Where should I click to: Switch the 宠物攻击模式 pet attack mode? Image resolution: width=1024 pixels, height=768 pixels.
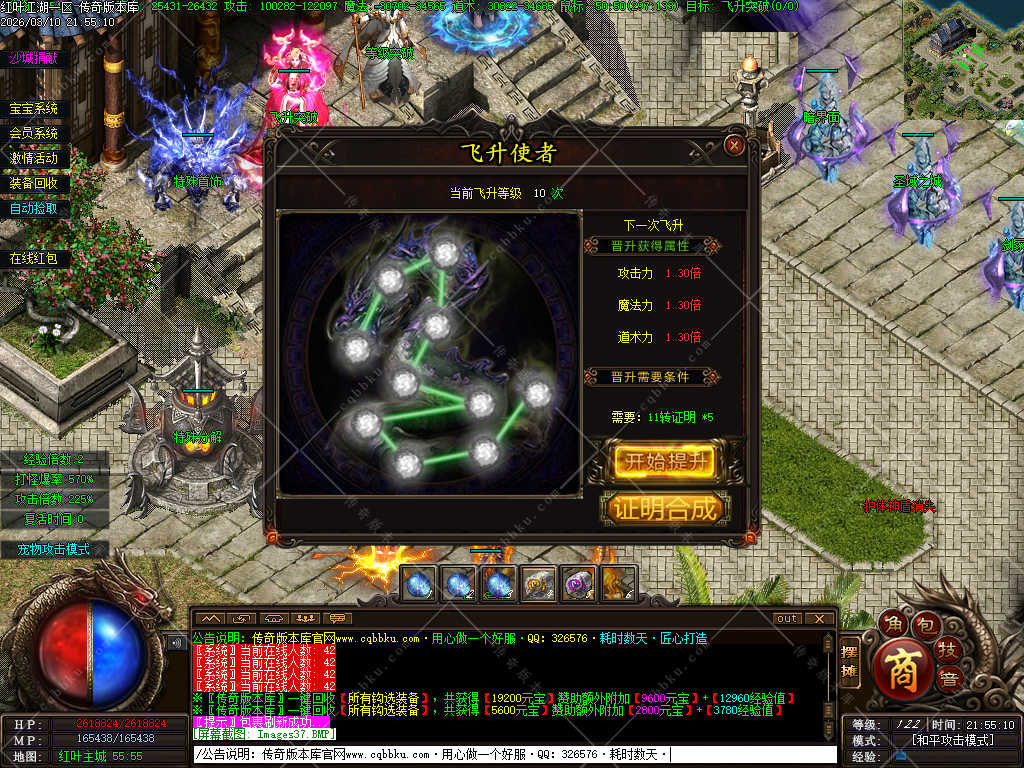coord(54,549)
